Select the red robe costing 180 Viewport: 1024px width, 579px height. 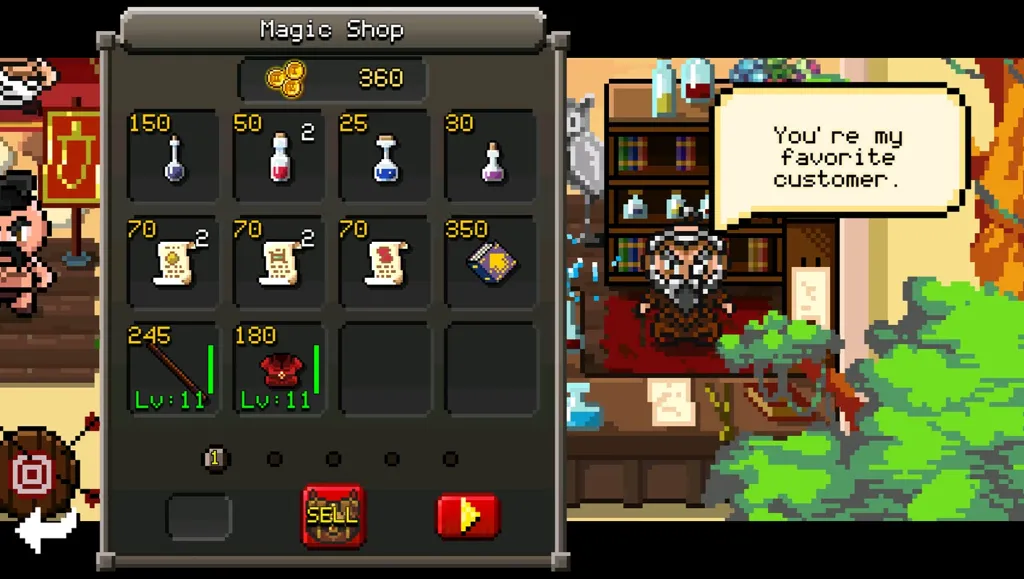point(280,369)
